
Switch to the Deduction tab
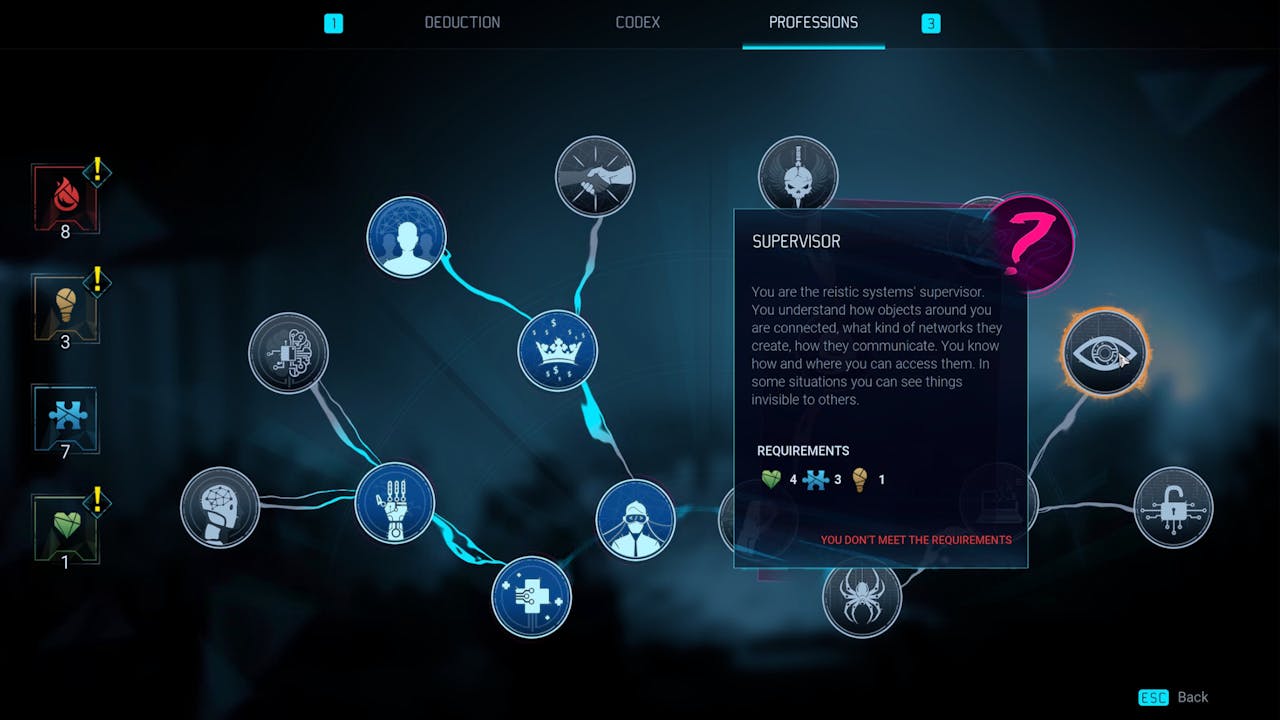point(462,22)
